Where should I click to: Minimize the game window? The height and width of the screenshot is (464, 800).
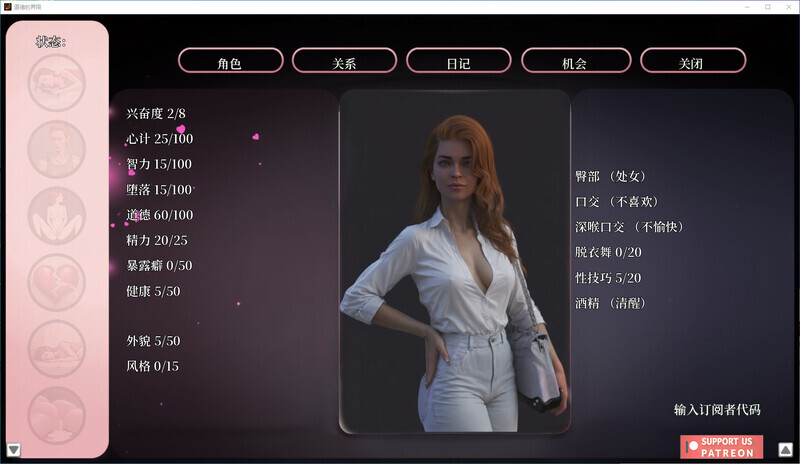pyautogui.click(x=742, y=7)
